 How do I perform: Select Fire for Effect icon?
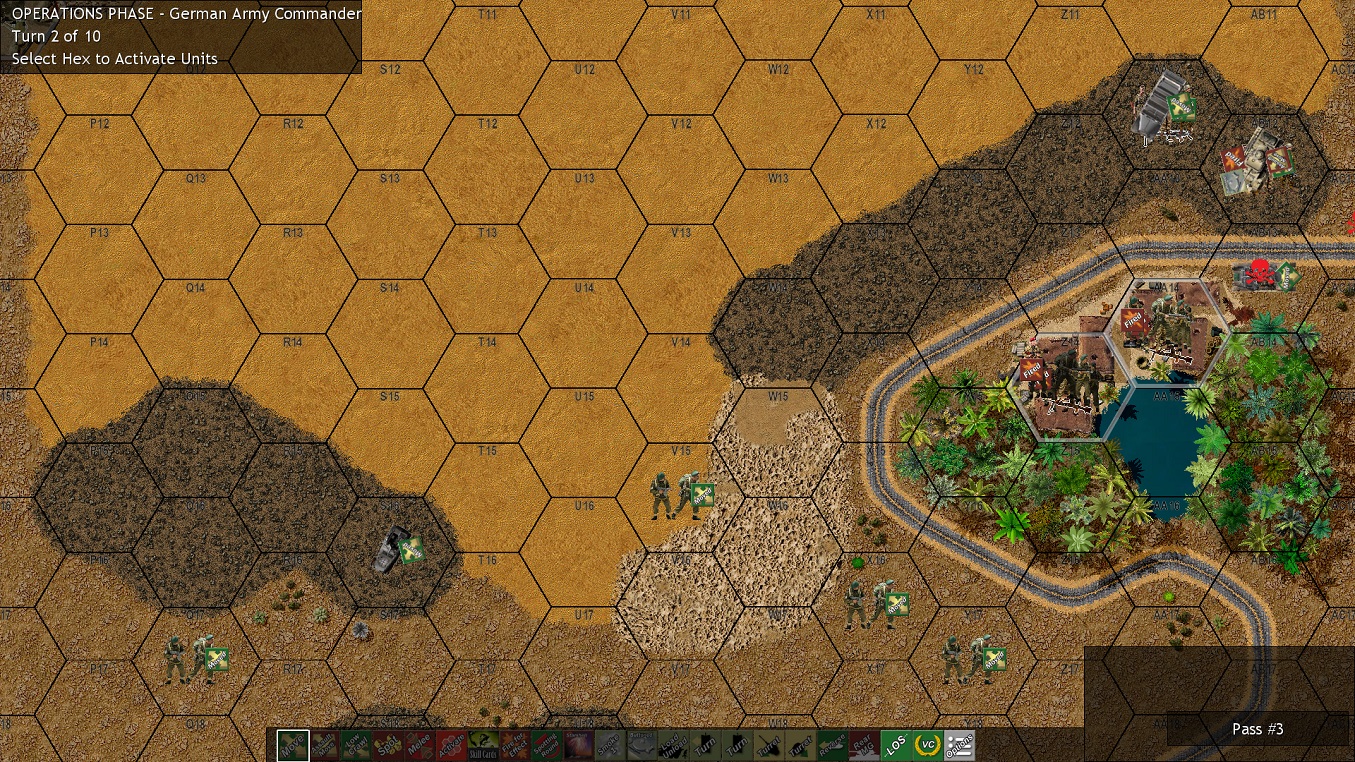point(512,745)
